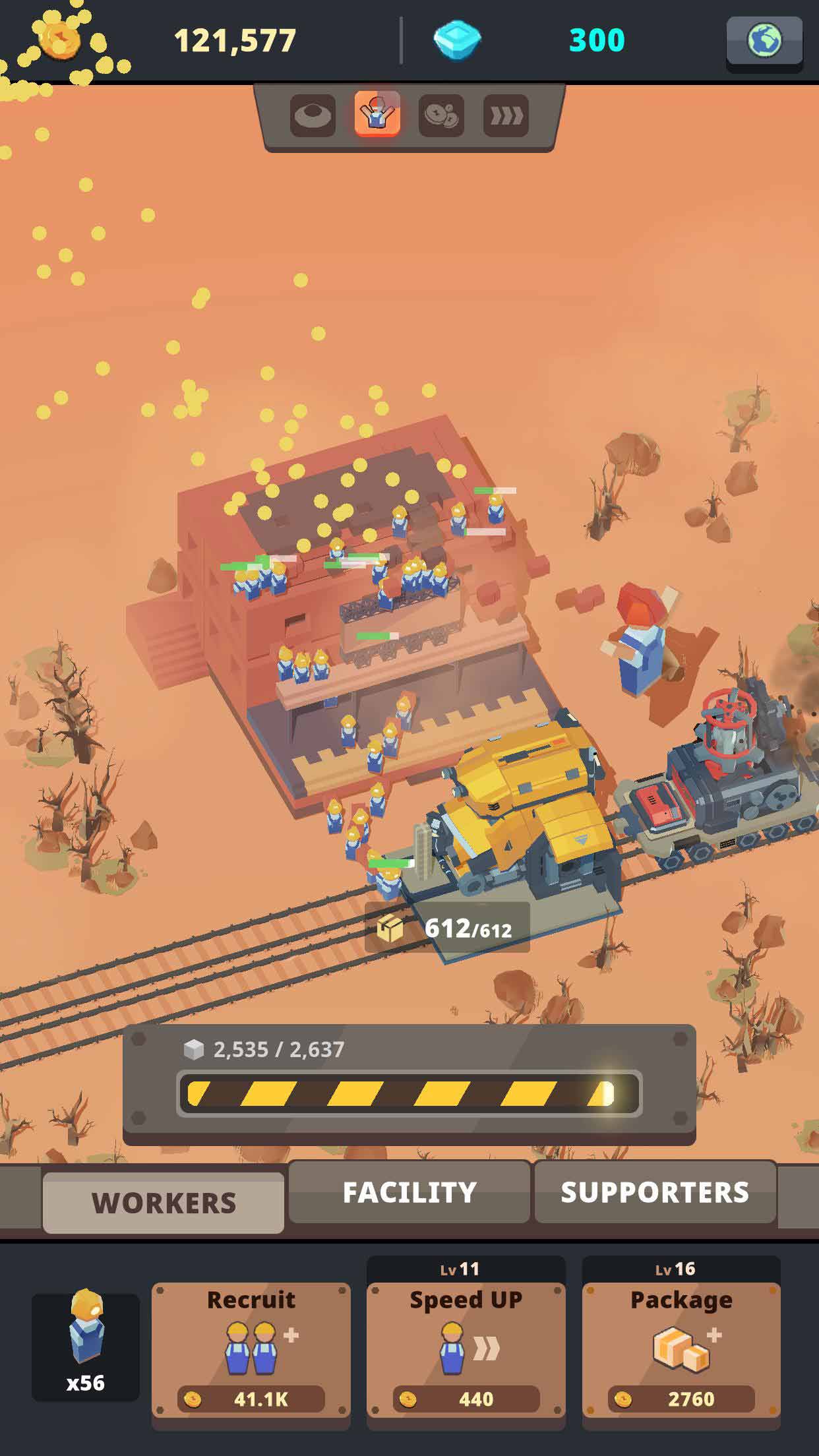Switch to the Workers tab
Image resolution: width=819 pixels, height=1456 pixels.
tap(164, 1203)
